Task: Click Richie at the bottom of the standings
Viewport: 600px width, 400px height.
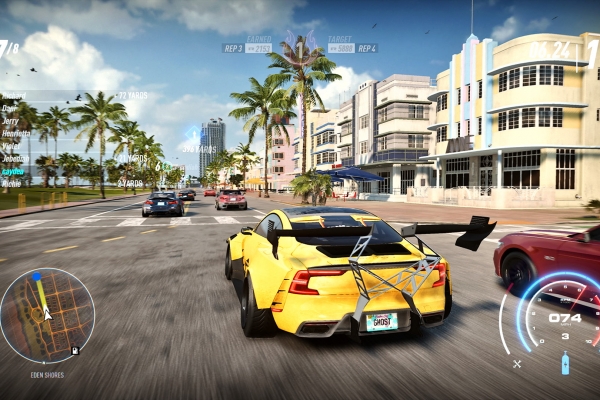Action: pos(12,184)
